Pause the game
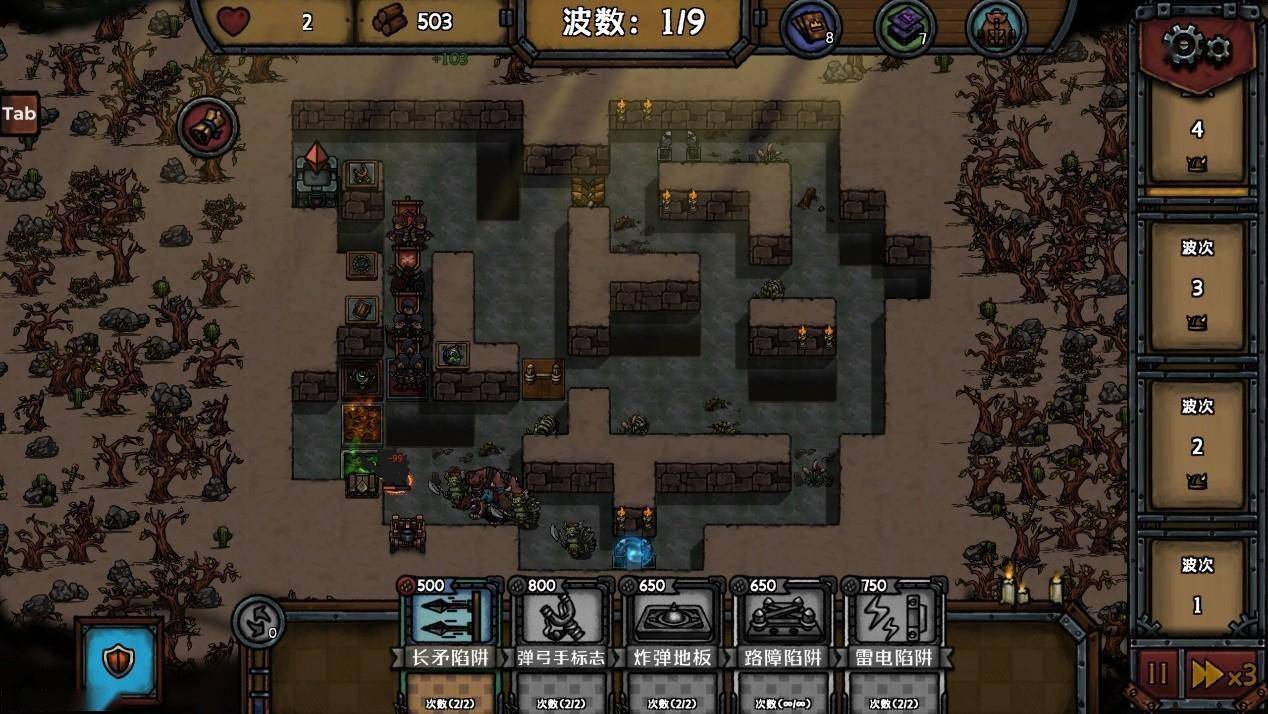The width and height of the screenshot is (1268, 714). coord(1157,674)
